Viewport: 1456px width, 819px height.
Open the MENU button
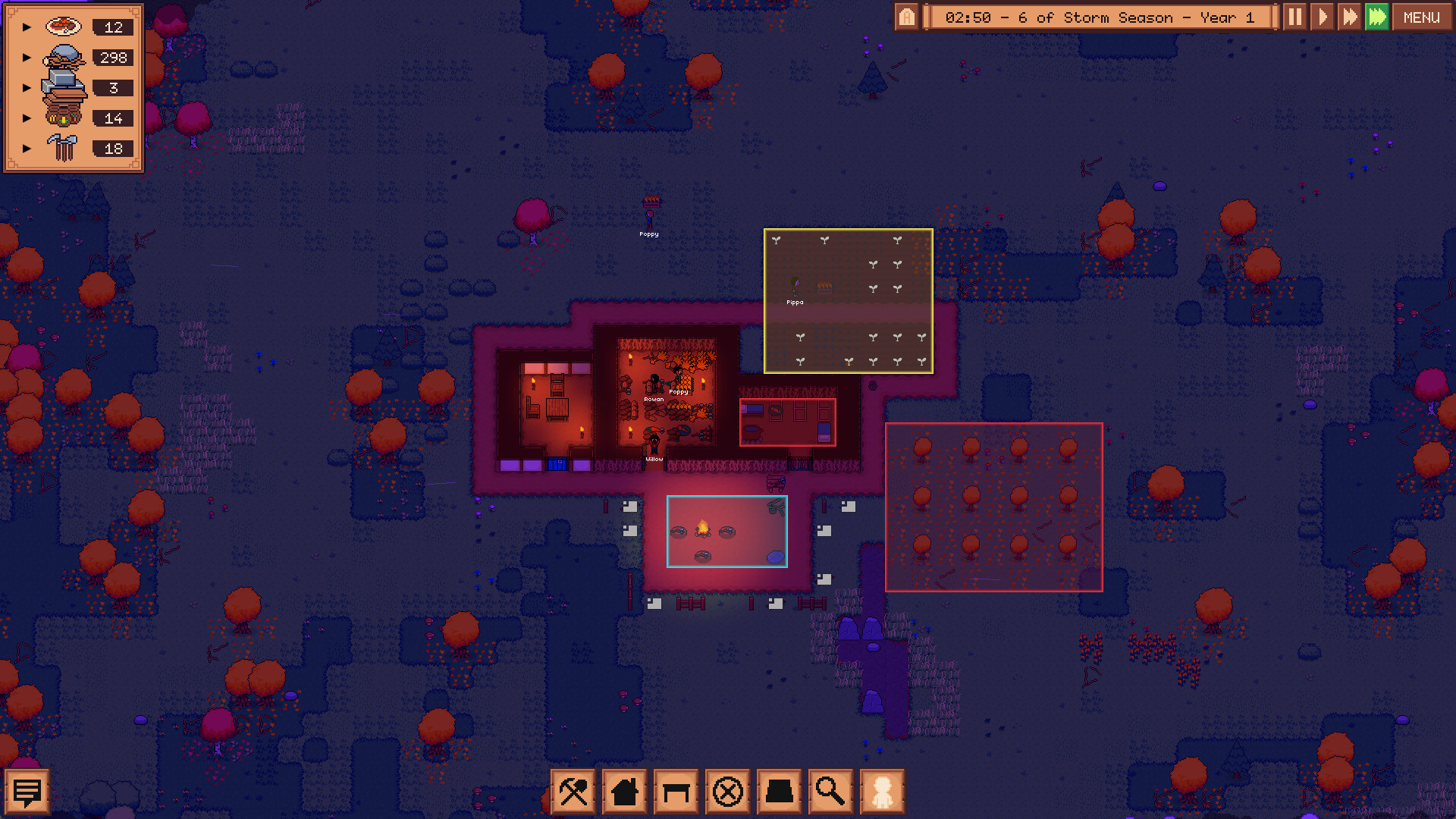(1422, 17)
